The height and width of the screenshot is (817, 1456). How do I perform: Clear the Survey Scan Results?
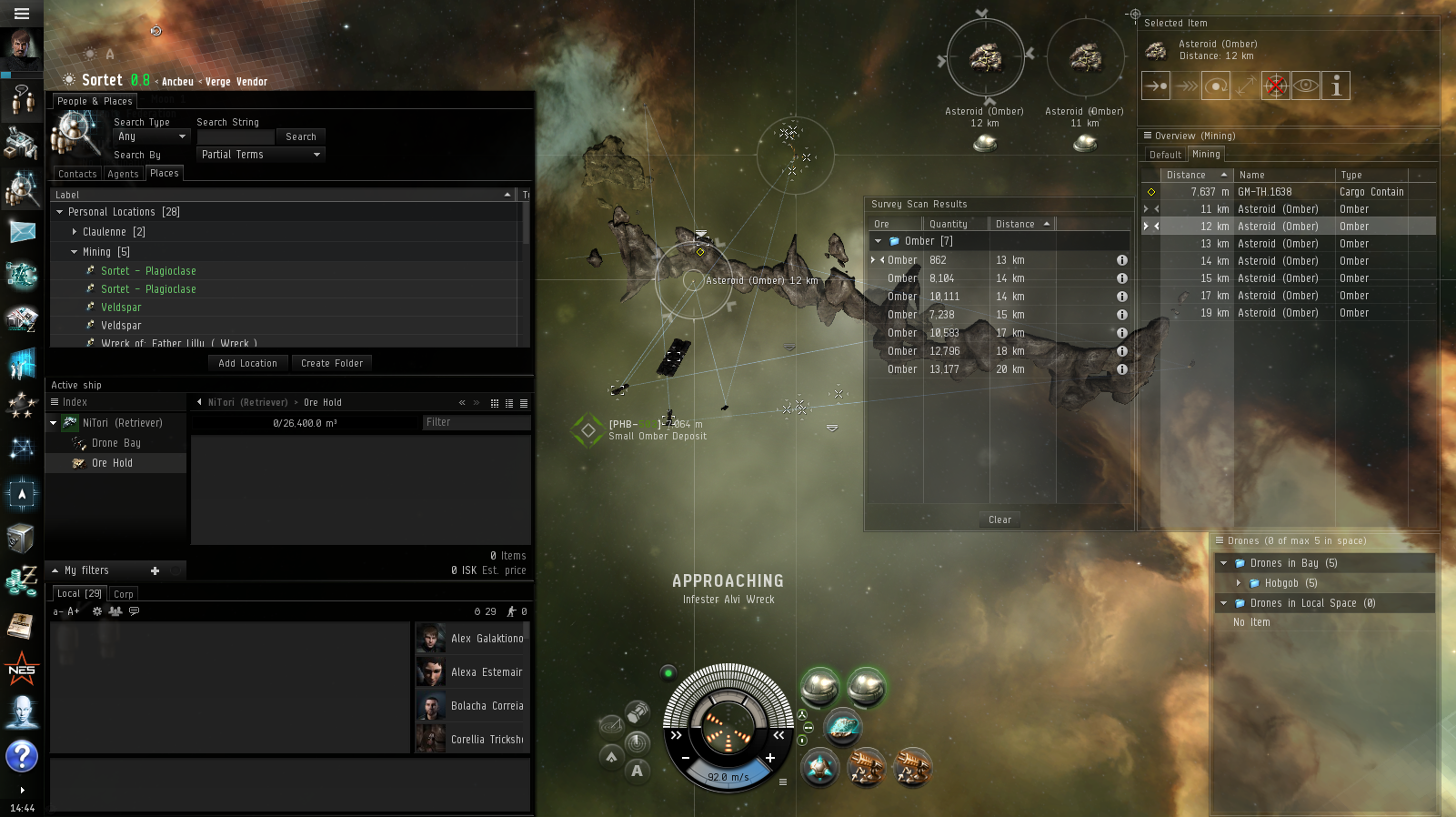tap(999, 519)
